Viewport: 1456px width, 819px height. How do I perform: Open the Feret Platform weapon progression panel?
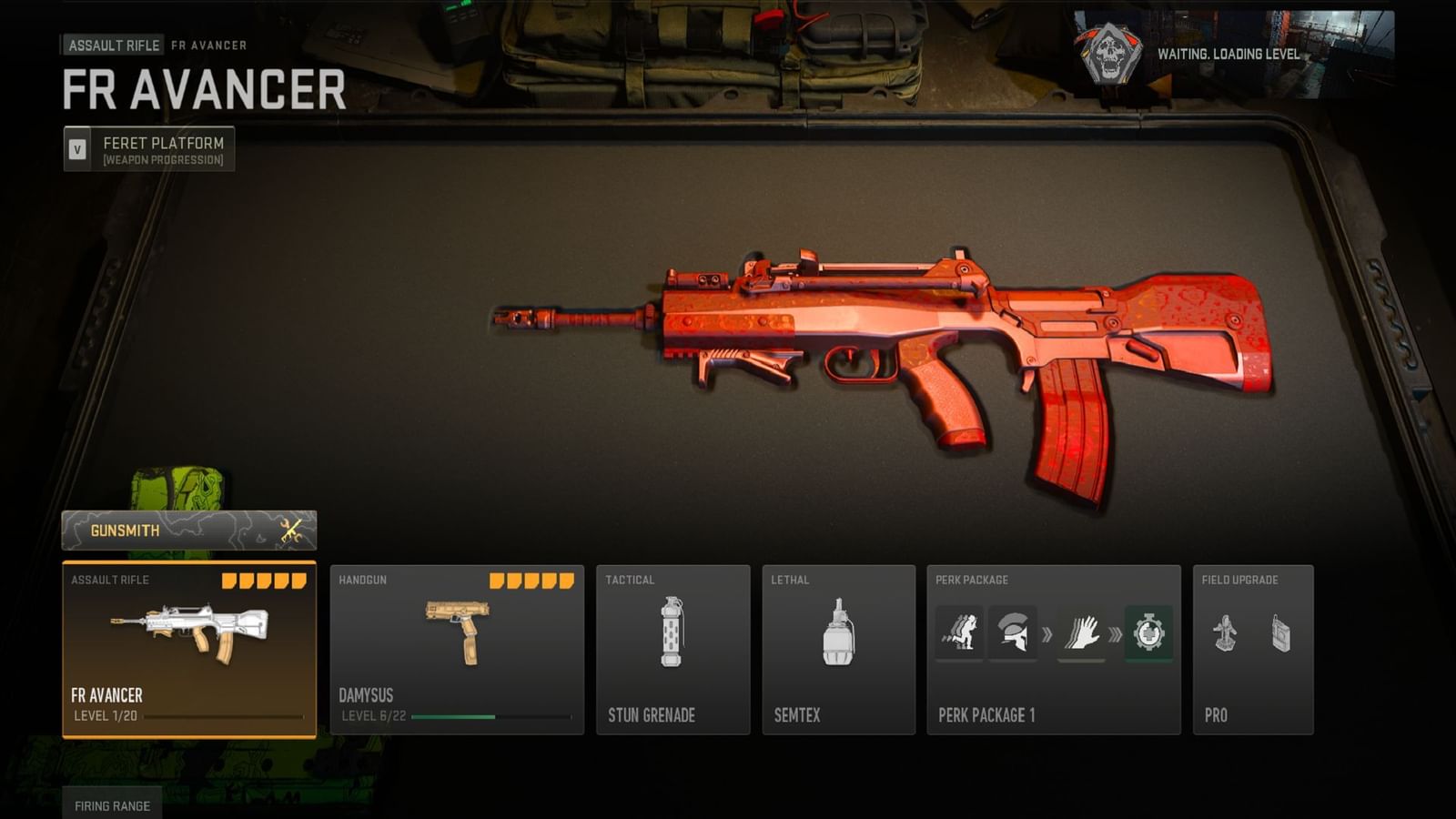146,148
